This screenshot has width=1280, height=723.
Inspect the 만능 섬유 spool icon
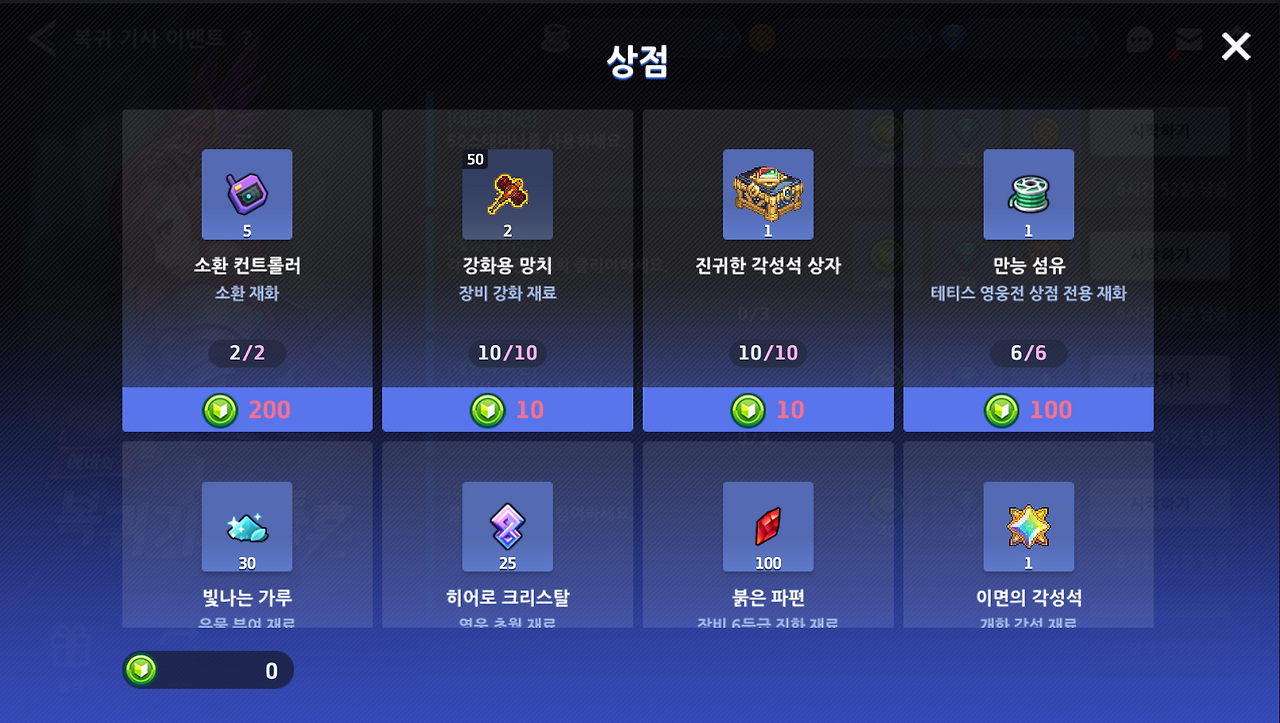1028,194
